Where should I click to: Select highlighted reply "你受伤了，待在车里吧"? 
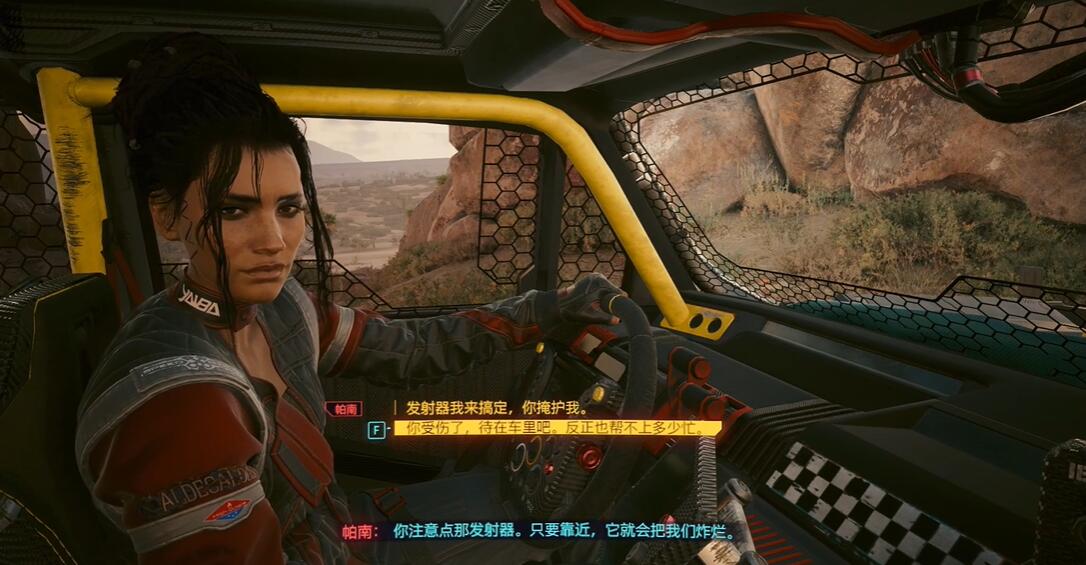(x=556, y=428)
